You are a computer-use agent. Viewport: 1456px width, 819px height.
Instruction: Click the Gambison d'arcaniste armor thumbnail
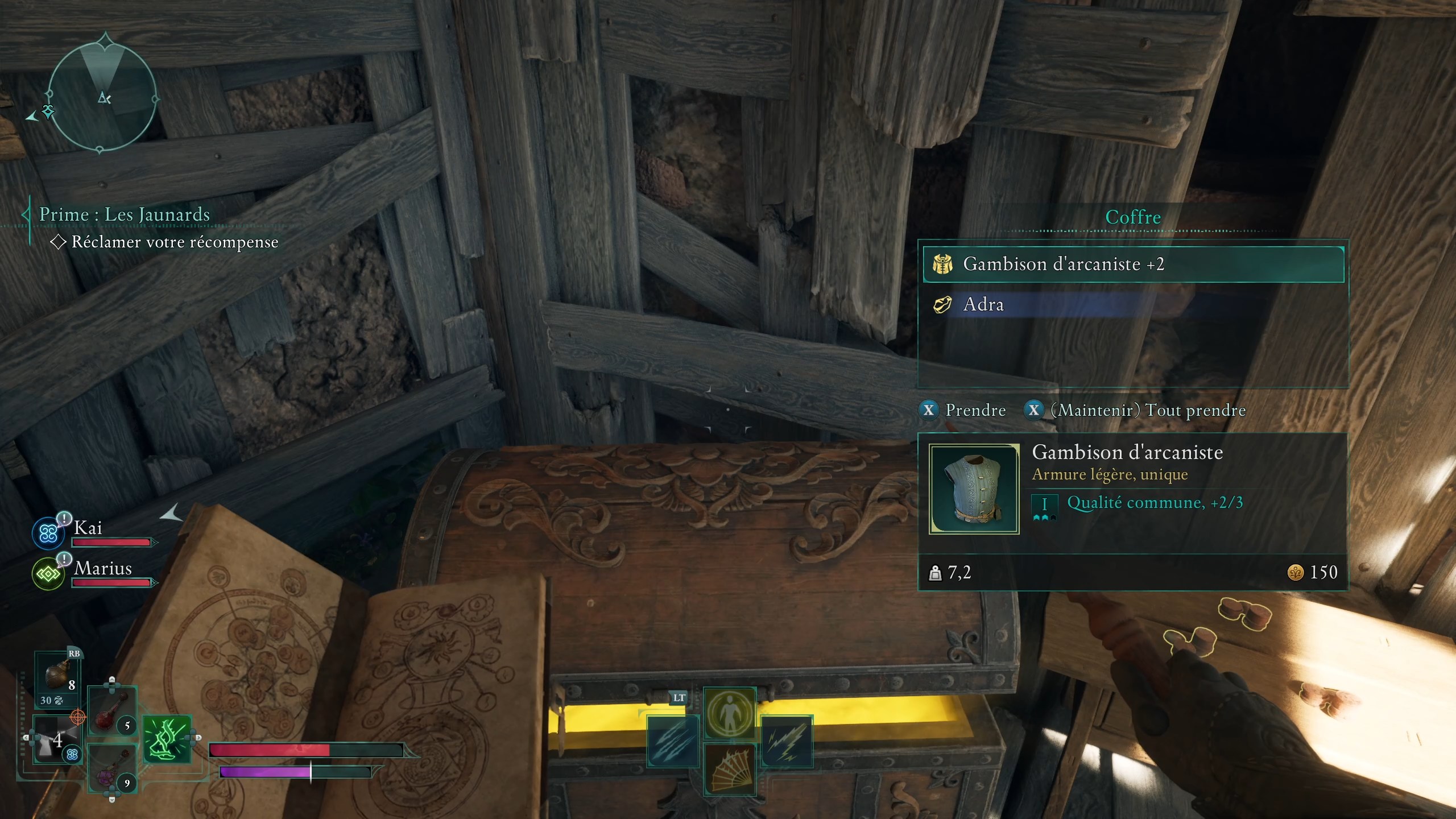click(x=974, y=489)
